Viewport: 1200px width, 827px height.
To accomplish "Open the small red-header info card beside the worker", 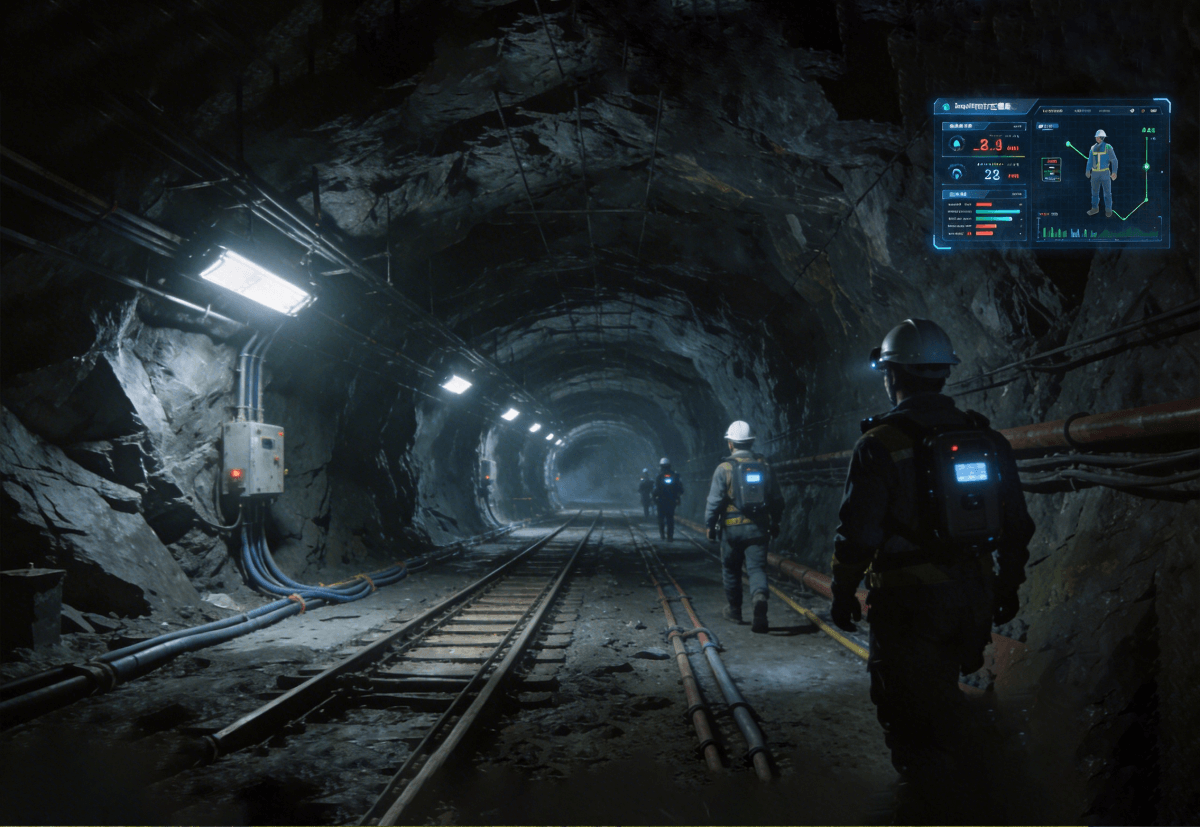I will (1051, 169).
